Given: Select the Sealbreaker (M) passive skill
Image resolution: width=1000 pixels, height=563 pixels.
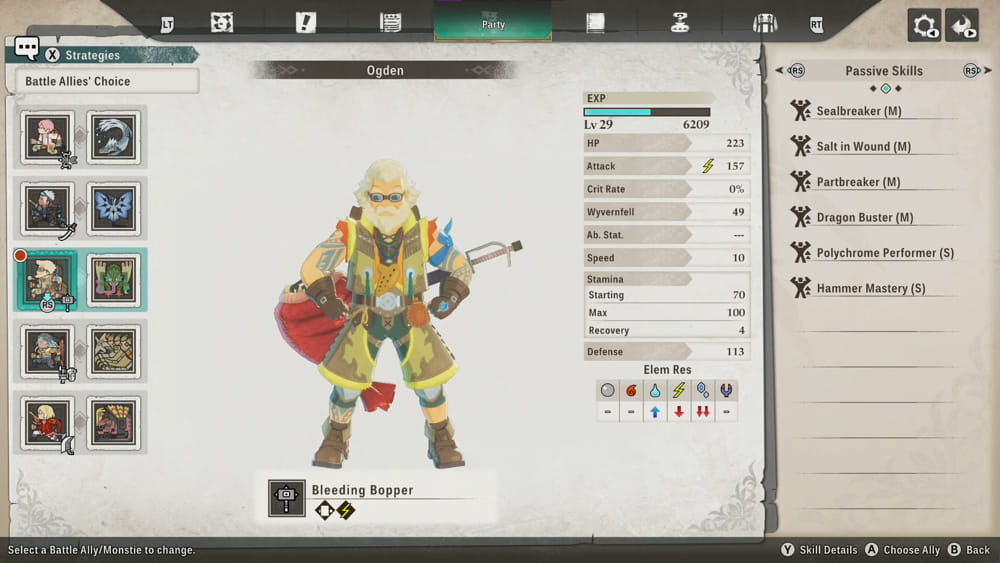Looking at the screenshot, I should [857, 111].
